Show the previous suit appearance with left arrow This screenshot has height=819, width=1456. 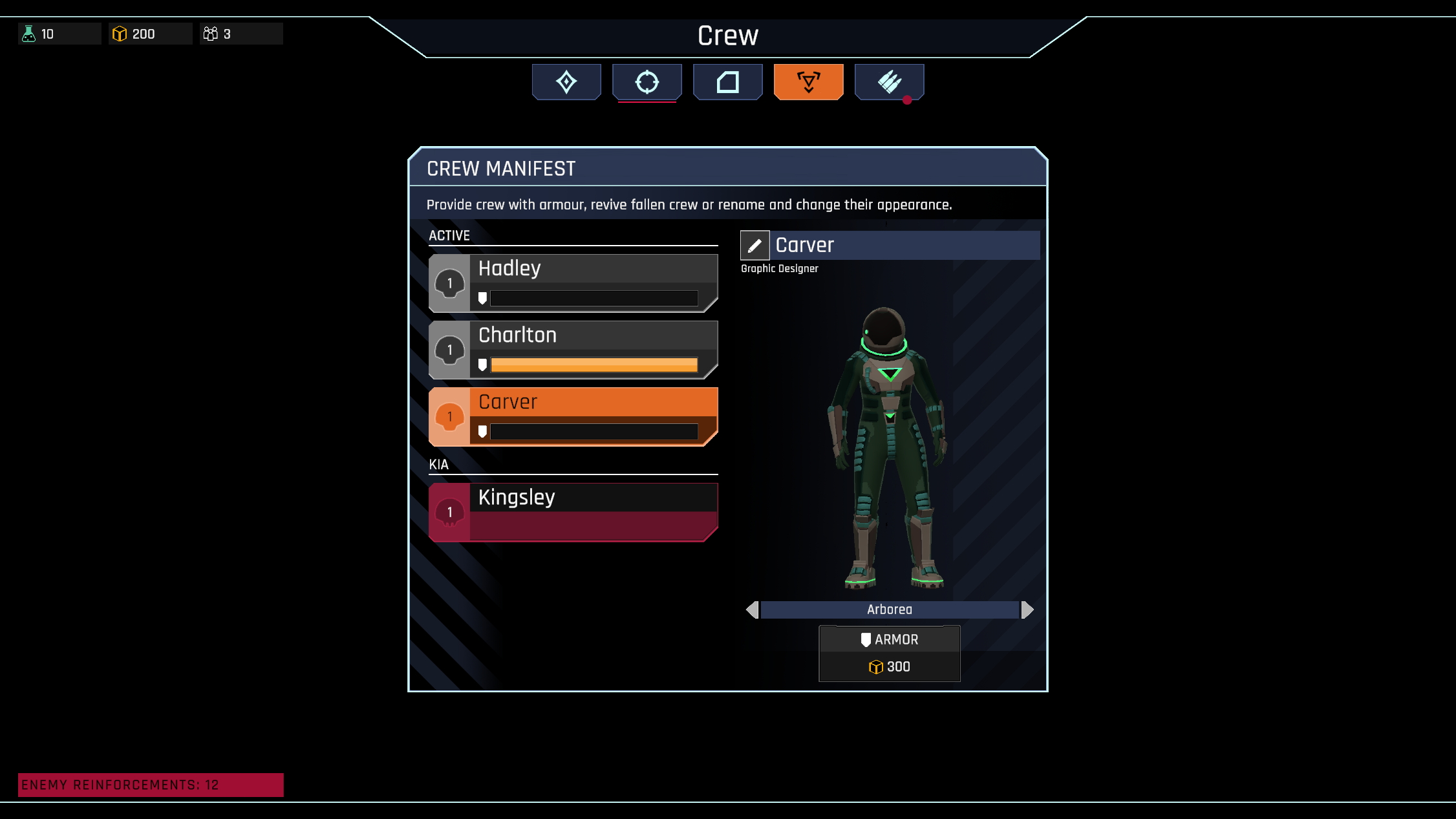tap(752, 610)
